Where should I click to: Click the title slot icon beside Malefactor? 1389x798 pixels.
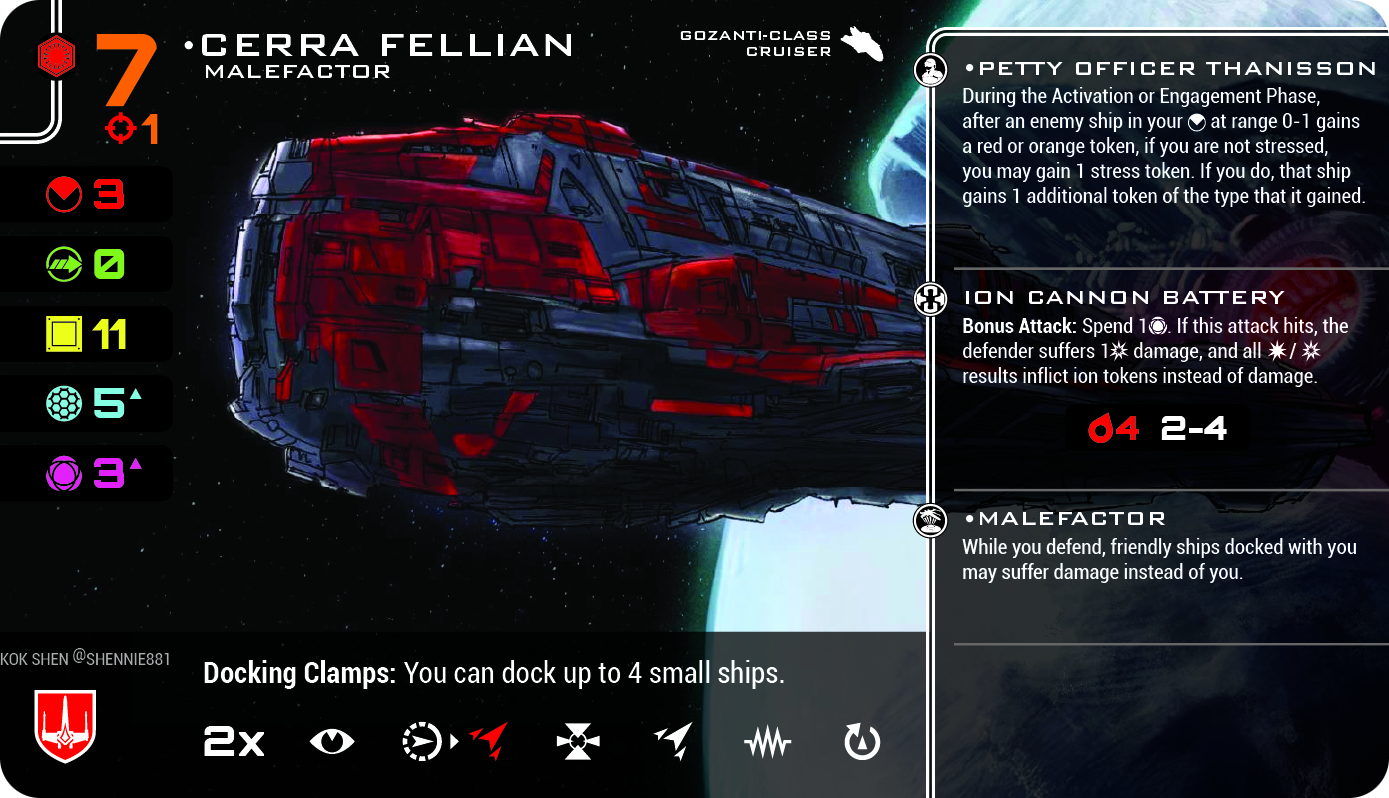pos(931,520)
